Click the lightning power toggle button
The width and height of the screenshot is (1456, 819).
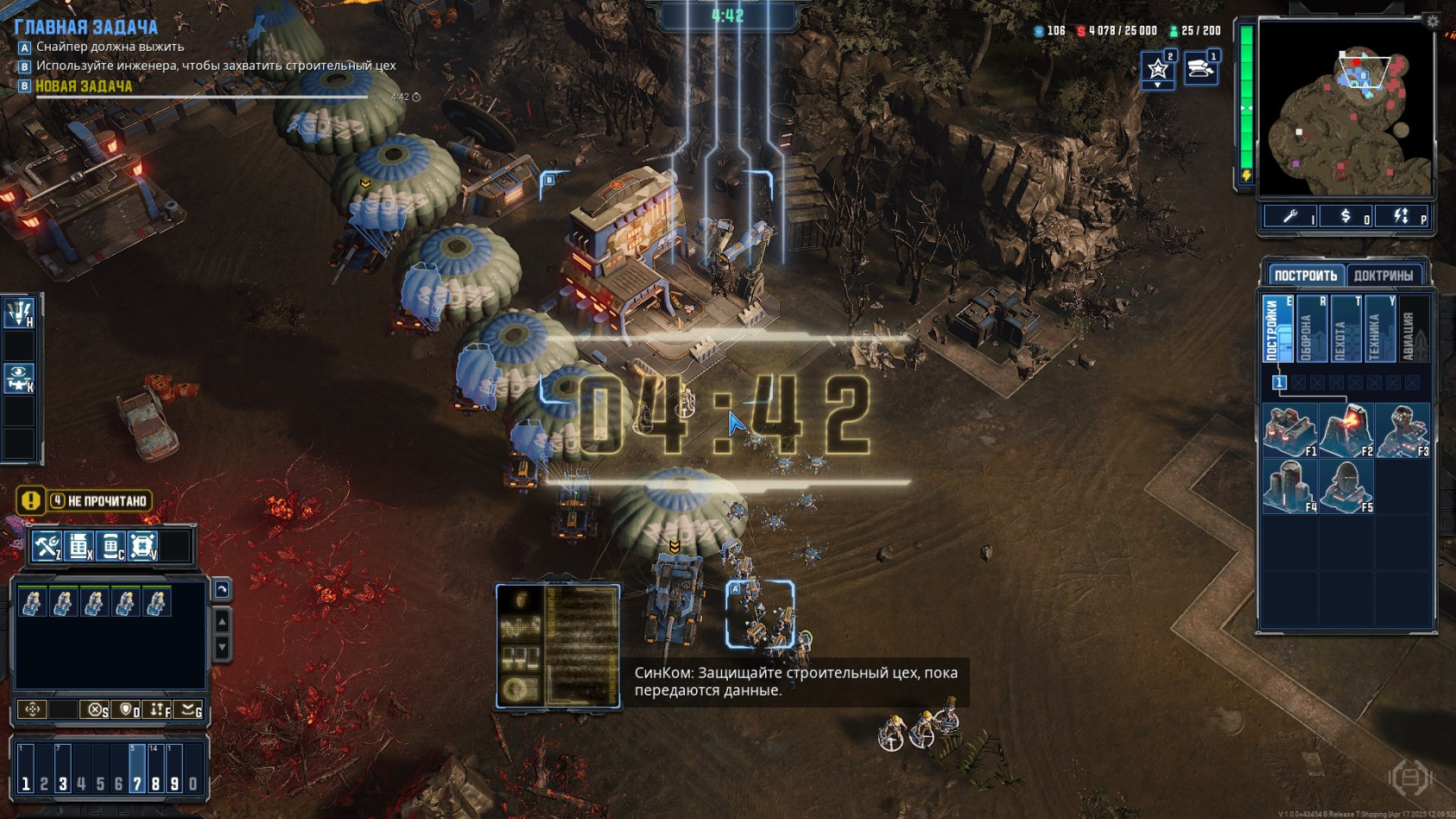pyautogui.click(x=1401, y=217)
